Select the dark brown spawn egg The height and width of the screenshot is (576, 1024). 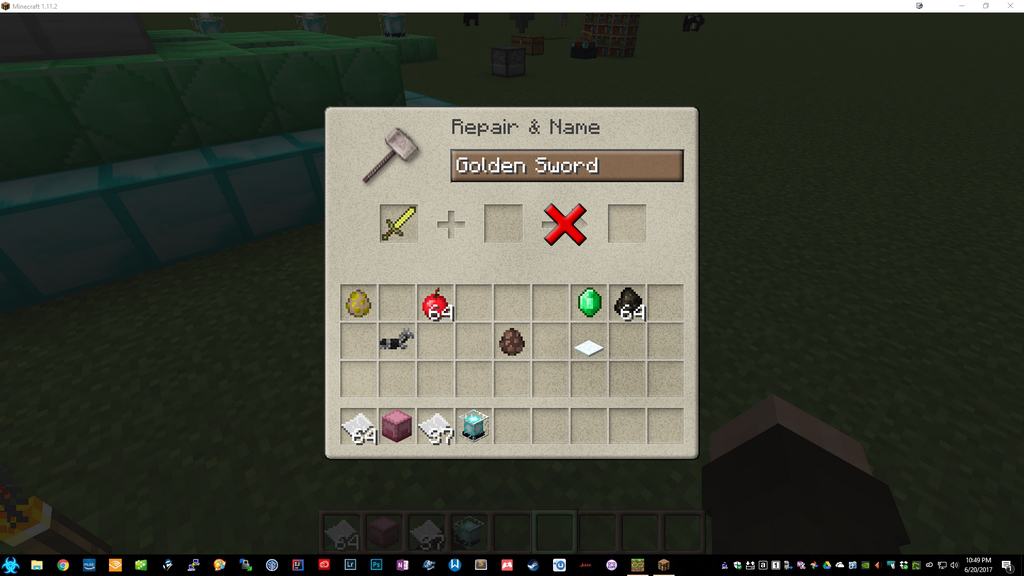[x=513, y=342]
